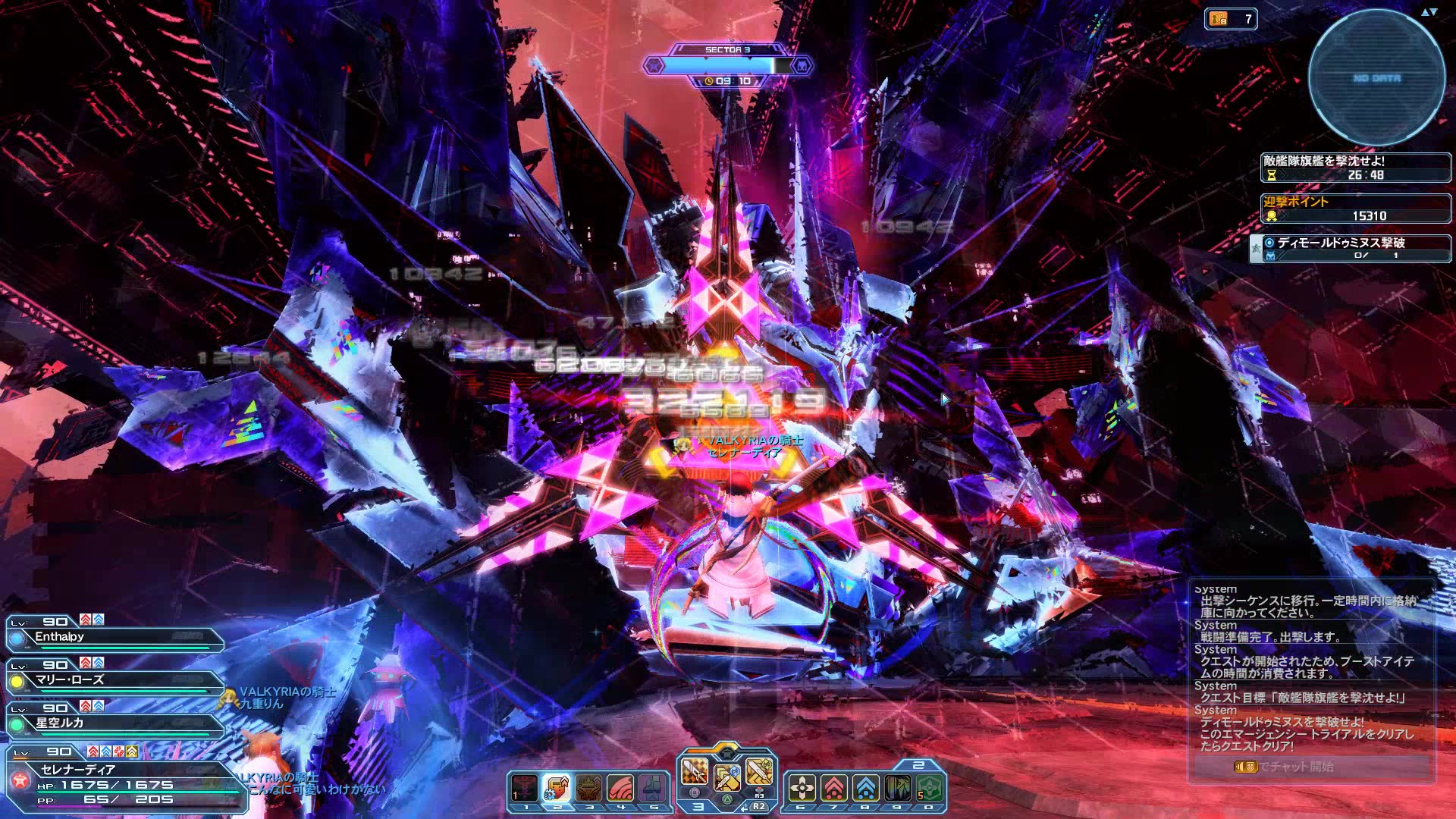Open the ディモールドゥミヌス撃破 objective tracker

click(x=1351, y=248)
